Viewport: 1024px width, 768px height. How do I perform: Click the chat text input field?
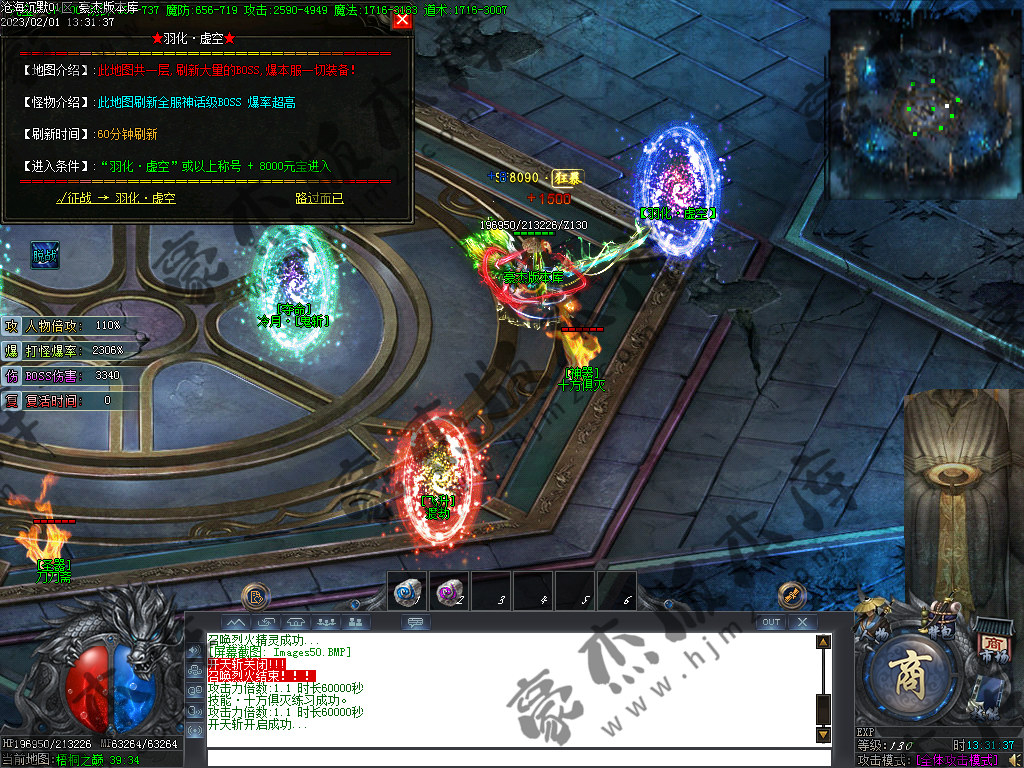tap(510, 756)
